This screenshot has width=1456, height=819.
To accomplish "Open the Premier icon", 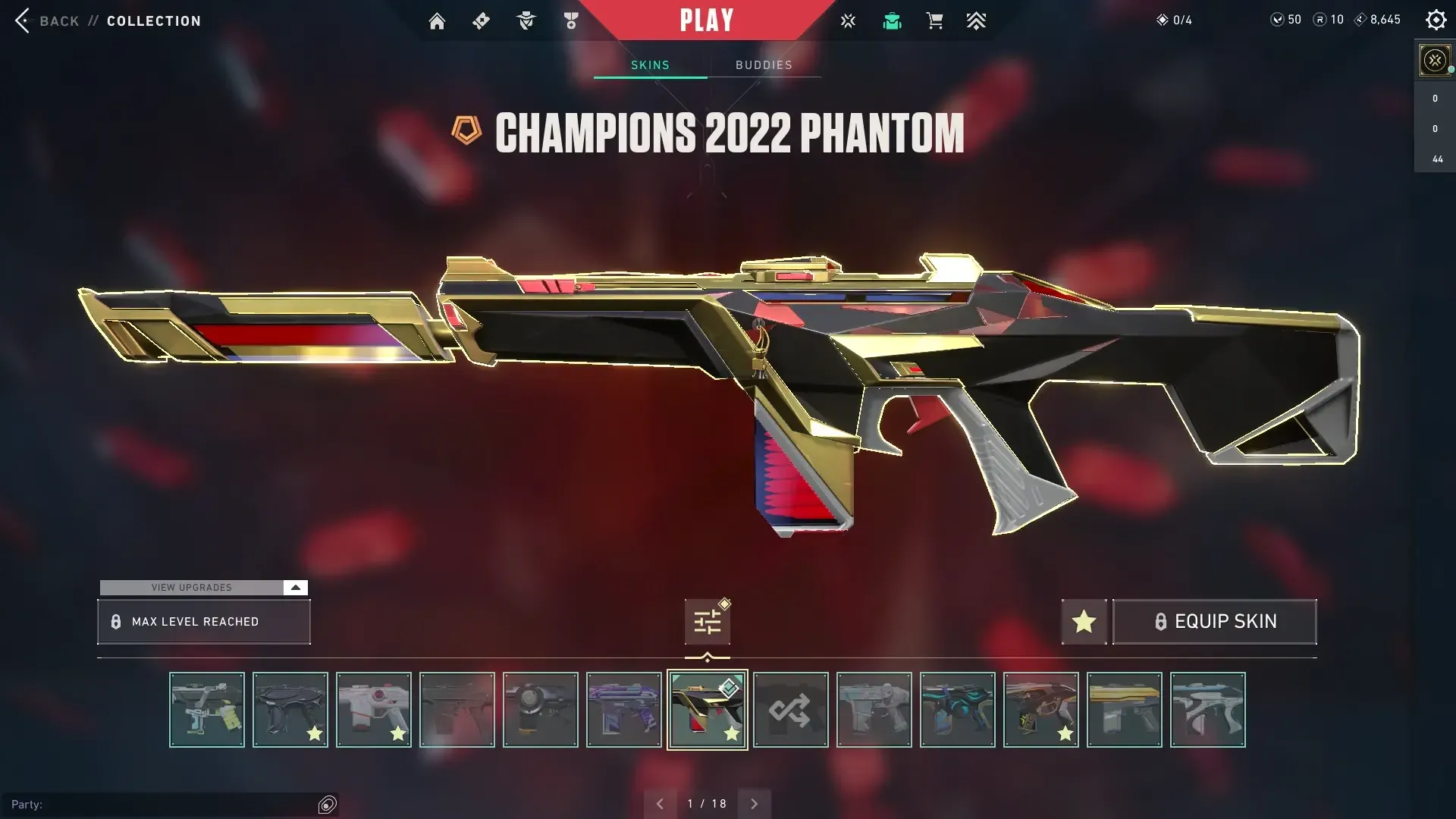I will (x=976, y=20).
